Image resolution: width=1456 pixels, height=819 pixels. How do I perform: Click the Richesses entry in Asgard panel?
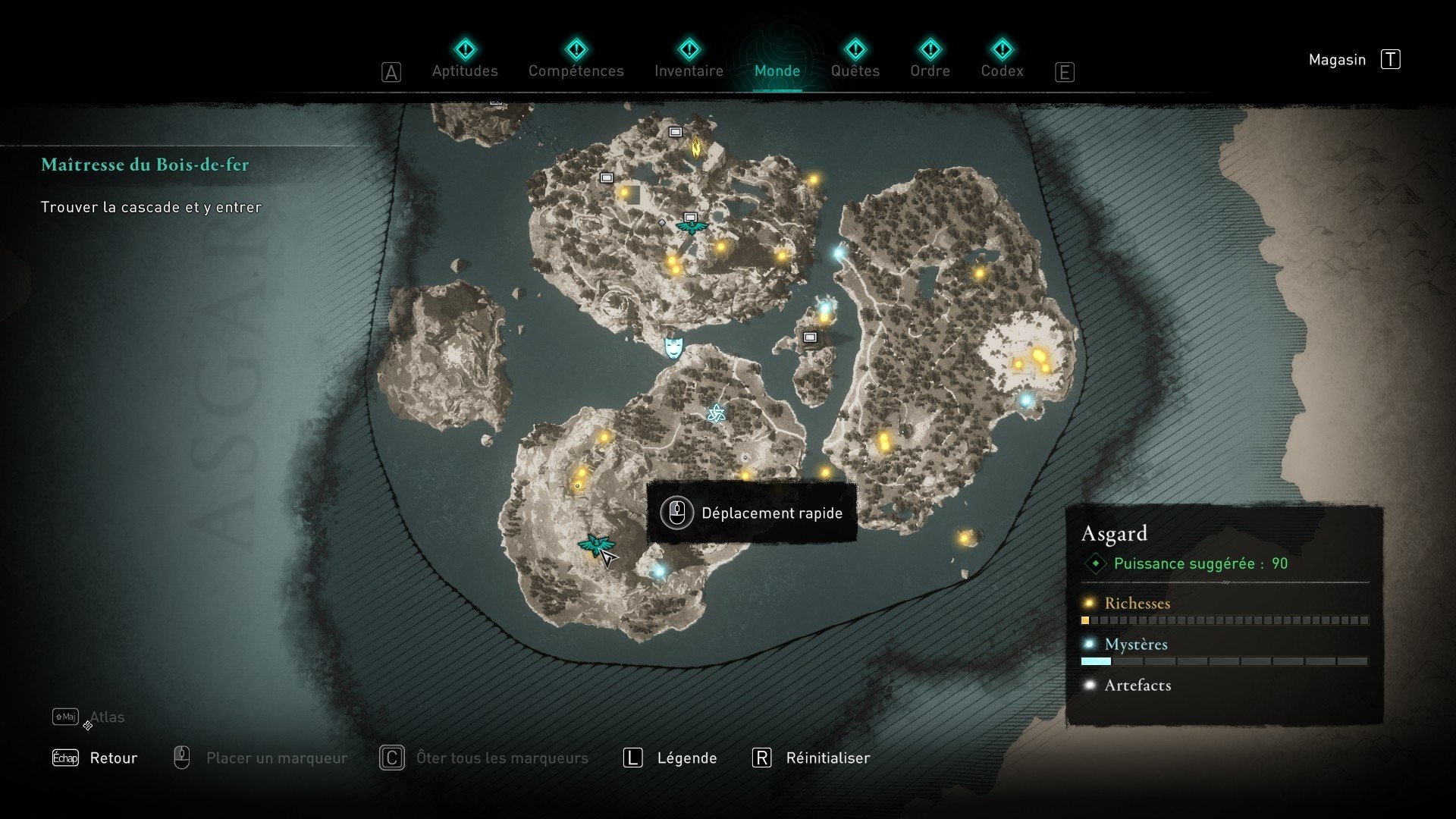click(1137, 604)
